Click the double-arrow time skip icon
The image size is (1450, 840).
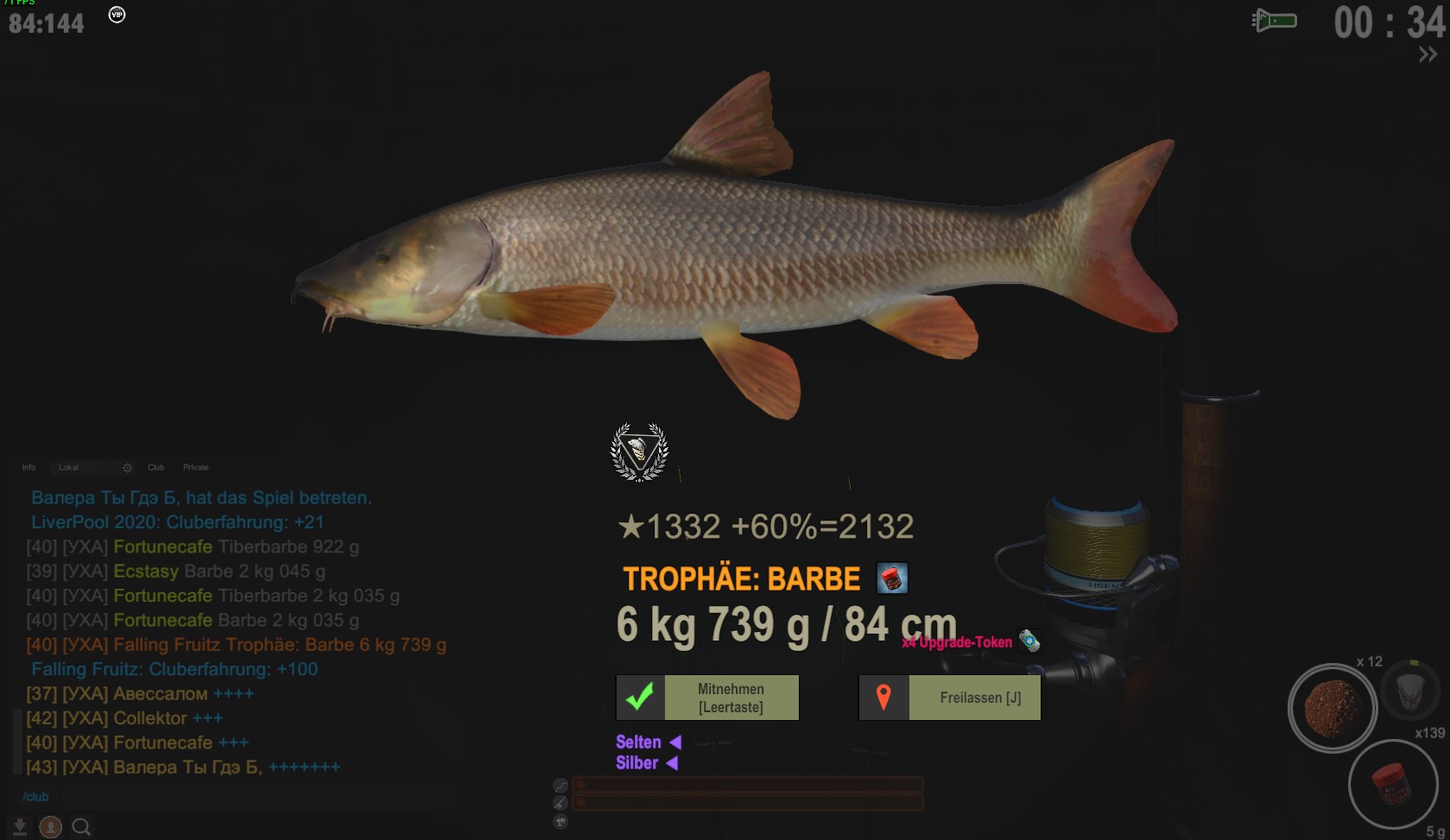coord(1428,55)
